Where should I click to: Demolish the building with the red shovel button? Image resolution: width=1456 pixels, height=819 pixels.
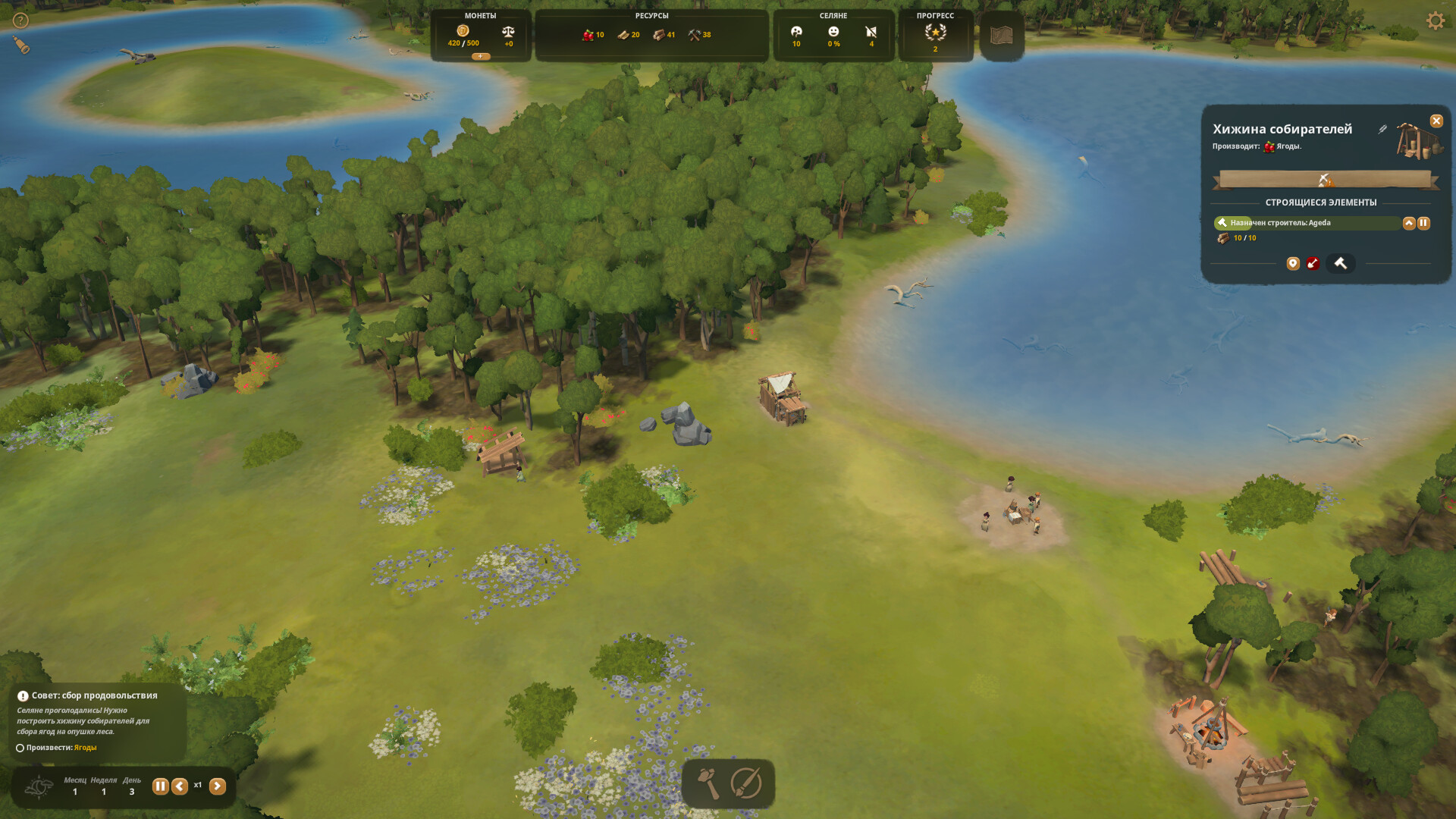point(1313,263)
